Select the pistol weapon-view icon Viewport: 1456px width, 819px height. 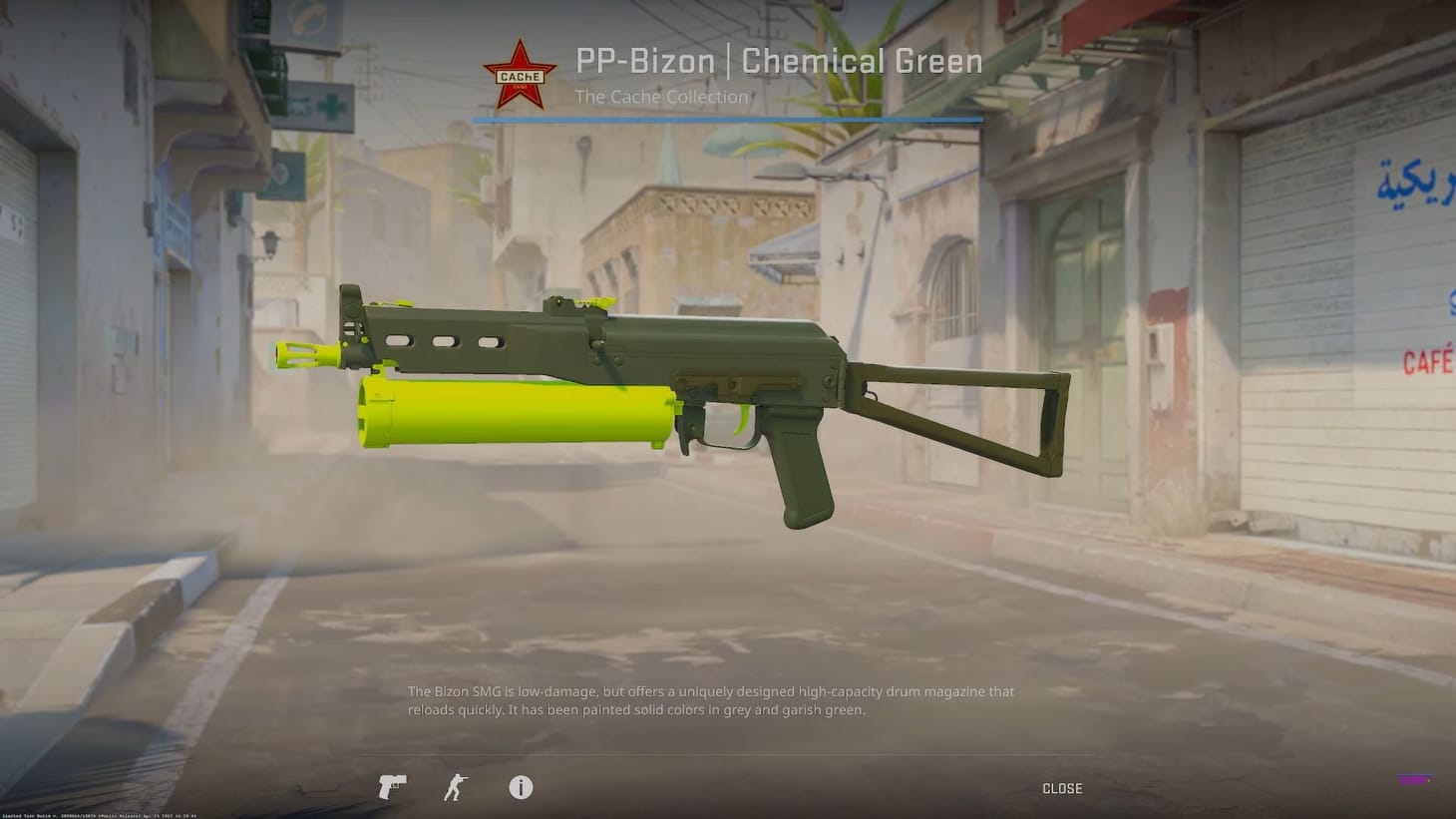[x=391, y=787]
